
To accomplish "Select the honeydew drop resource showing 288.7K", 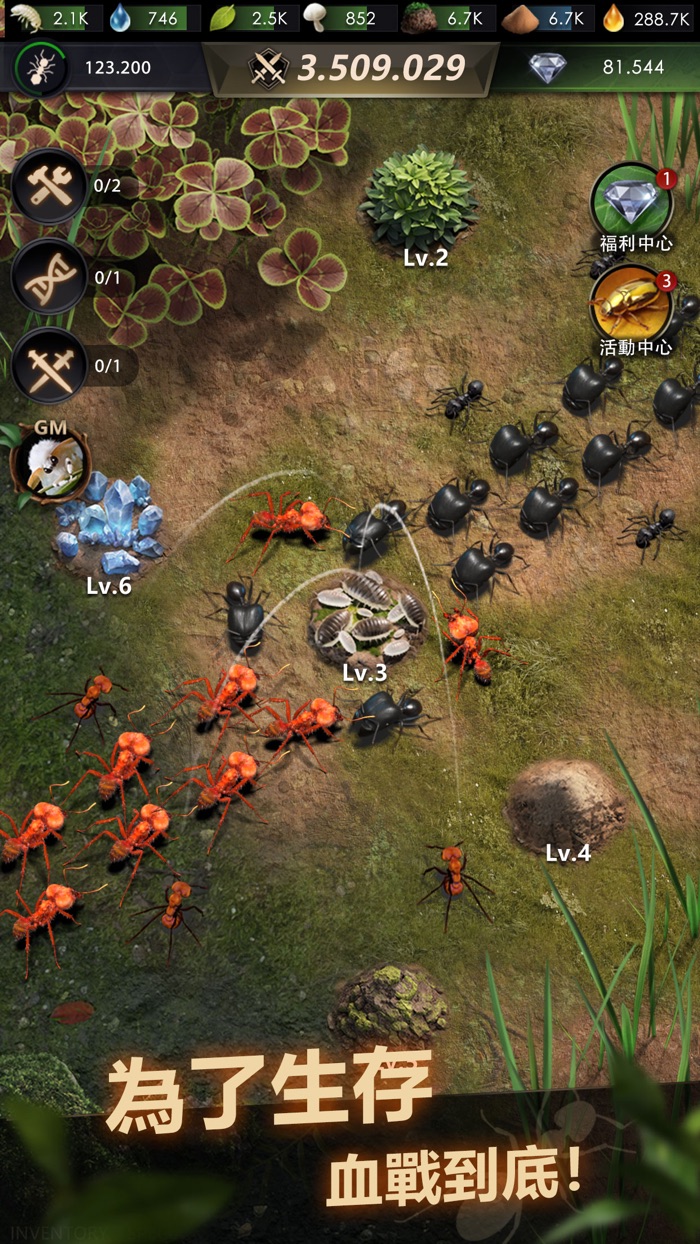I will (613, 17).
